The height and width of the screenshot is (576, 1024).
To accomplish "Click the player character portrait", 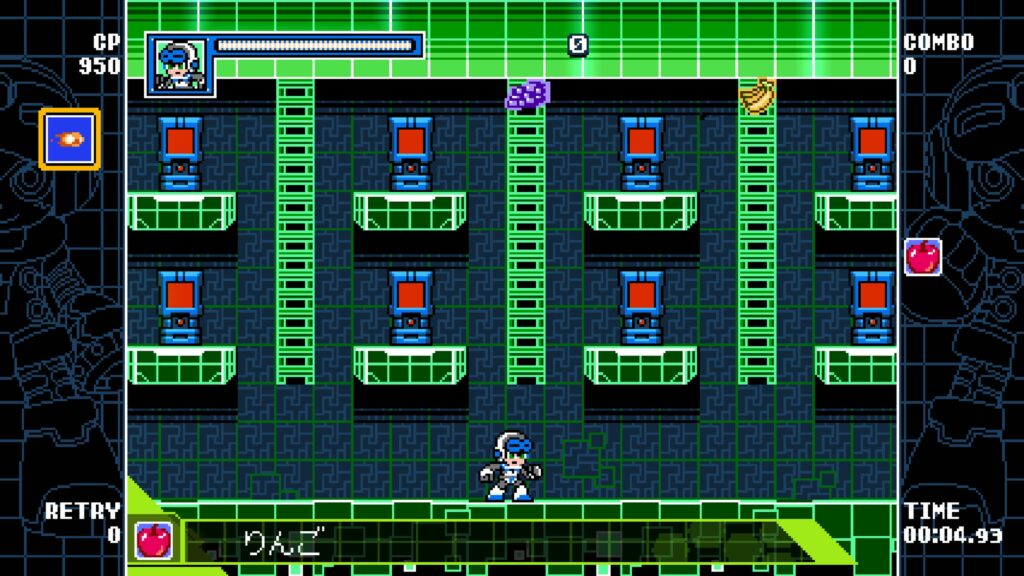I will coord(179,65).
